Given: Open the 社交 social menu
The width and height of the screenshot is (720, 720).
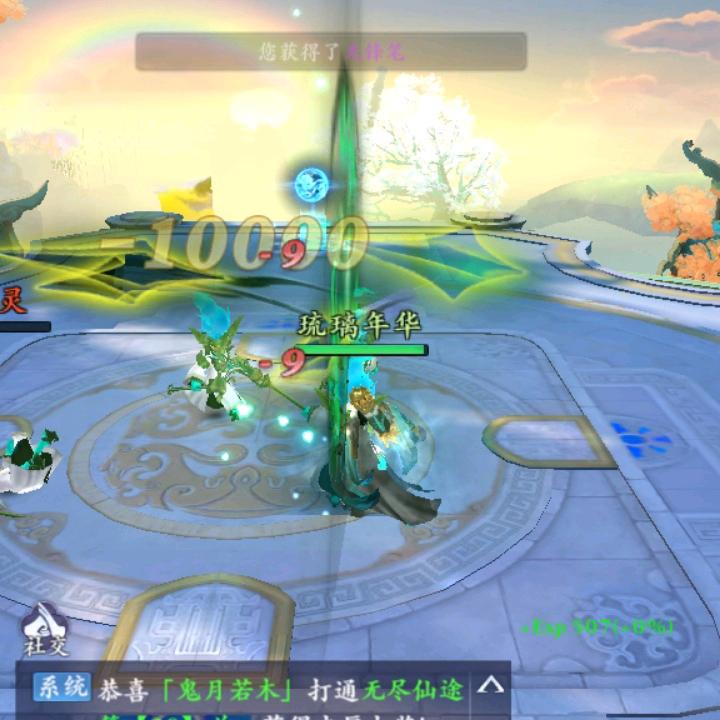Looking at the screenshot, I should click(x=45, y=628).
